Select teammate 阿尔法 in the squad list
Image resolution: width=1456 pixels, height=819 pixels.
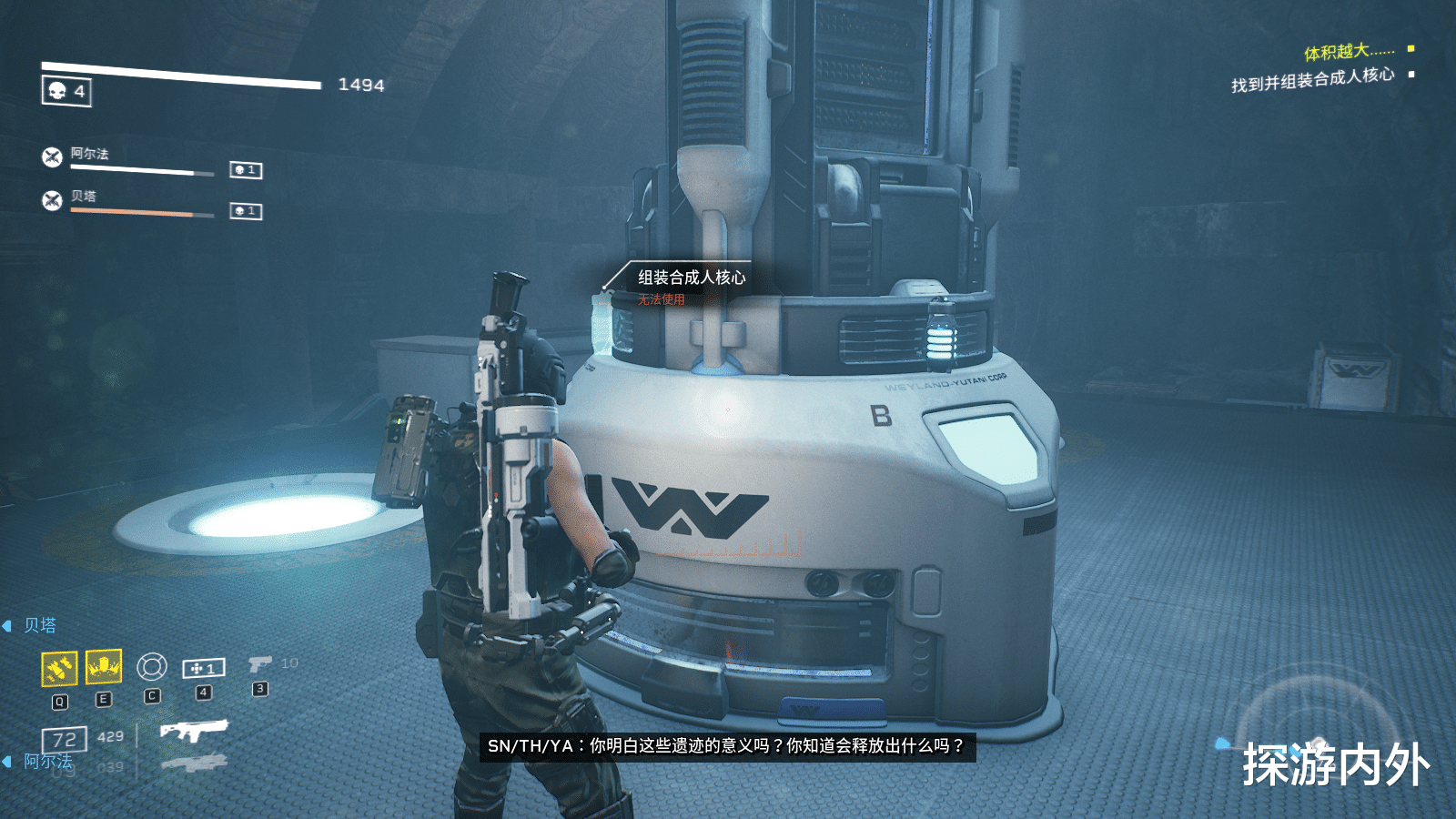click(89, 154)
